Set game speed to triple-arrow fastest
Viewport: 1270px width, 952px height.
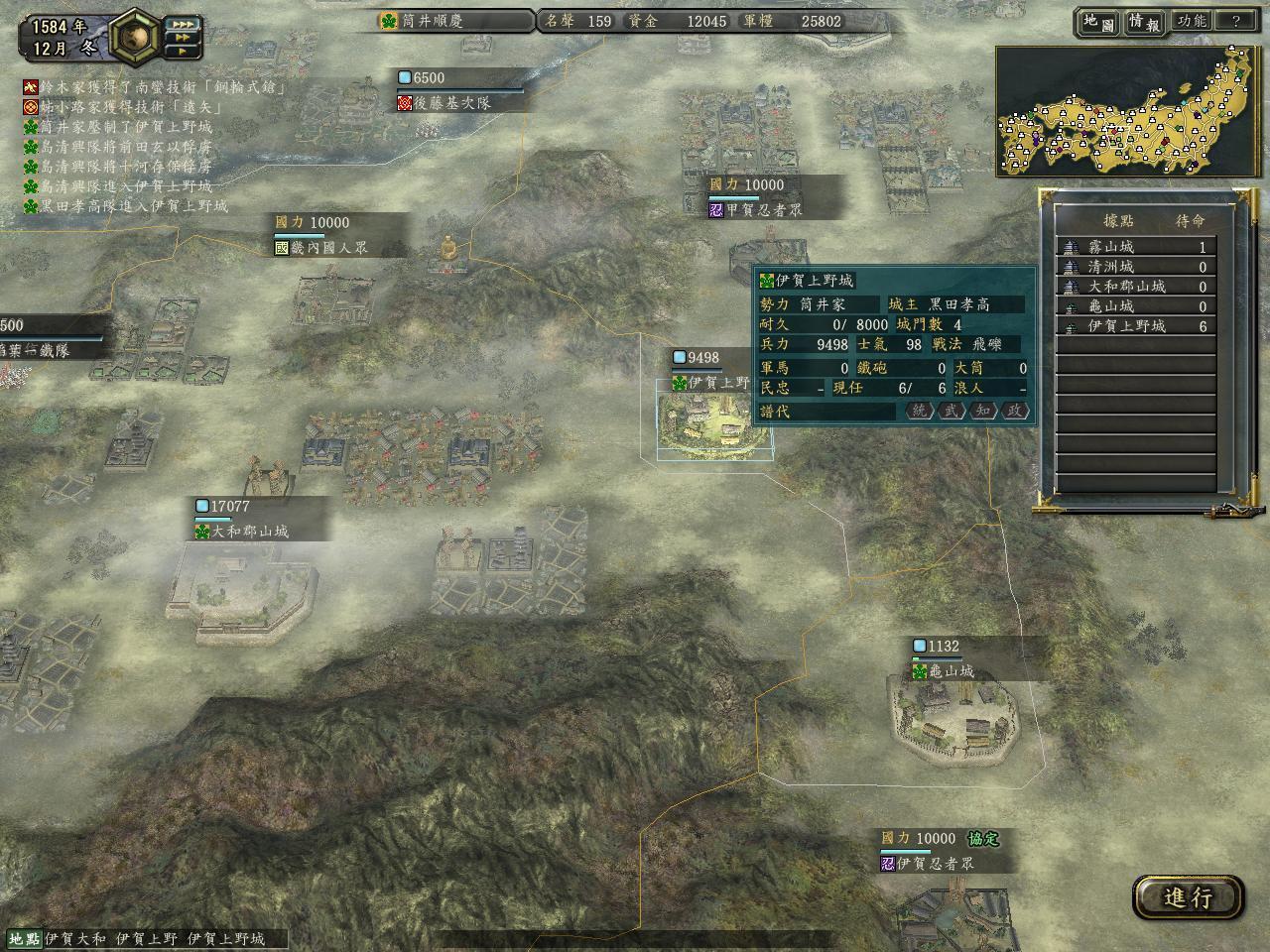point(183,24)
